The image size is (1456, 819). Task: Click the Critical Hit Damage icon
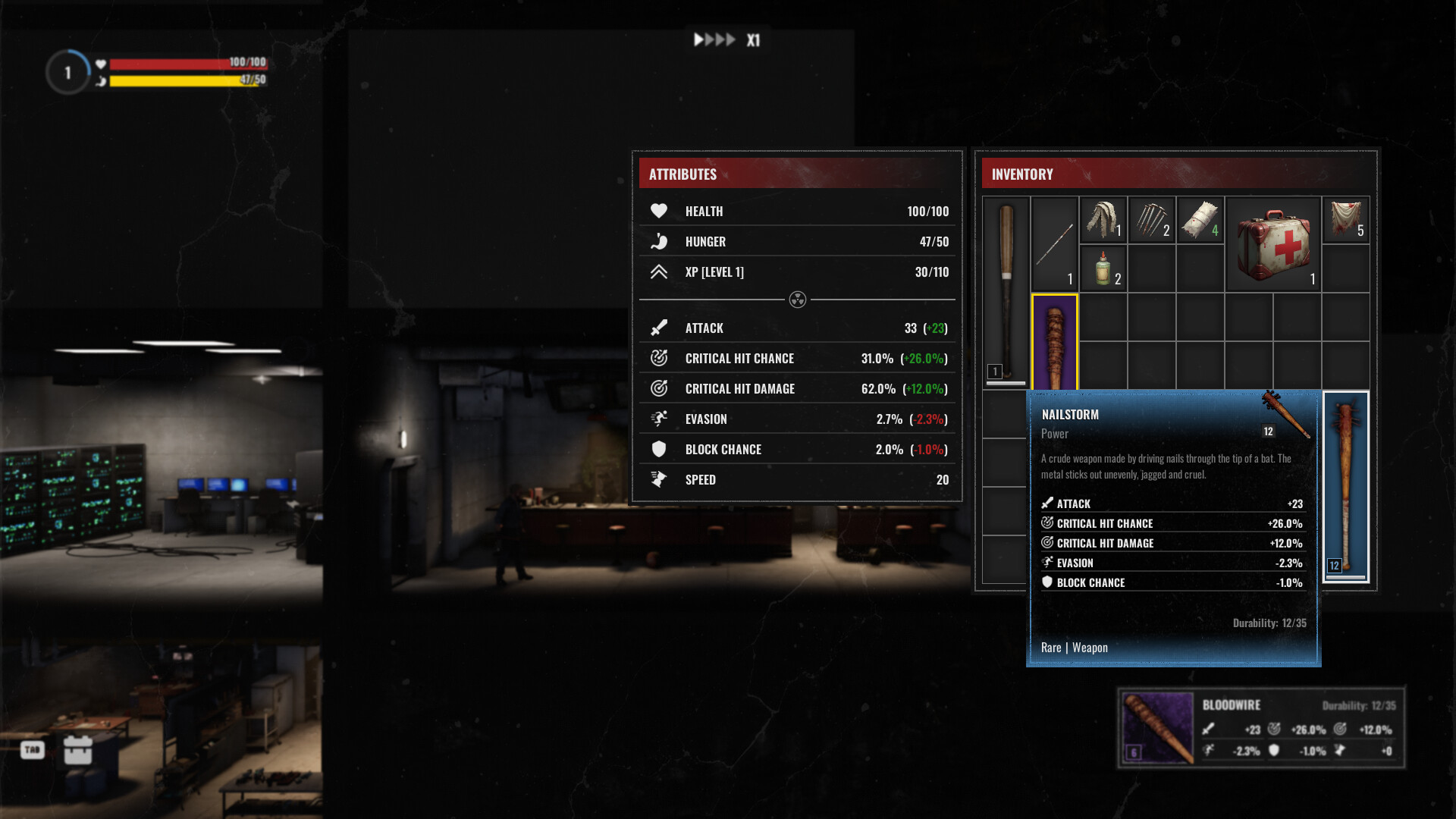click(658, 388)
